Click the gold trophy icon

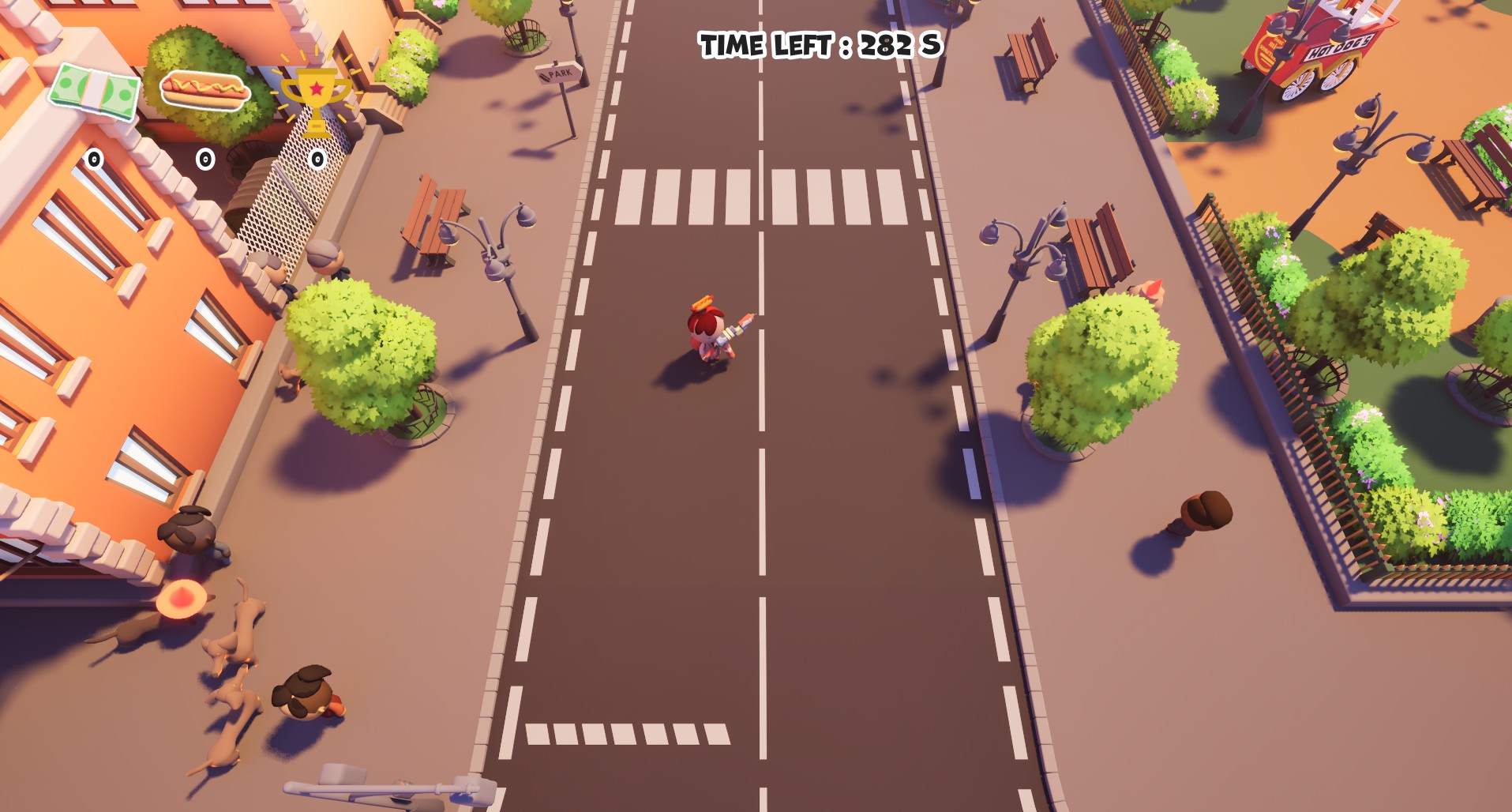[316, 100]
